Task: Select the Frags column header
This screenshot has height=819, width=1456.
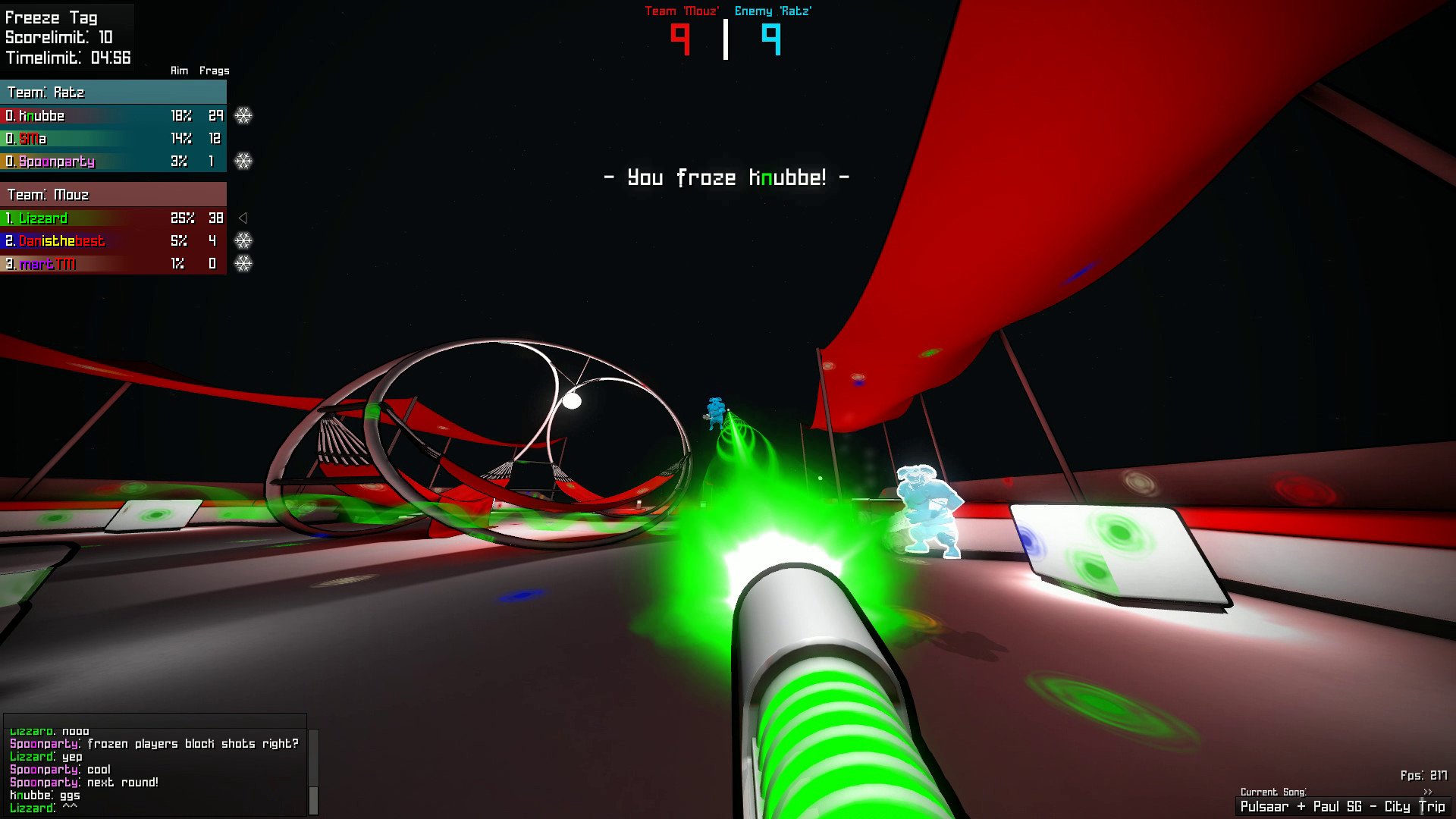Action: (213, 70)
